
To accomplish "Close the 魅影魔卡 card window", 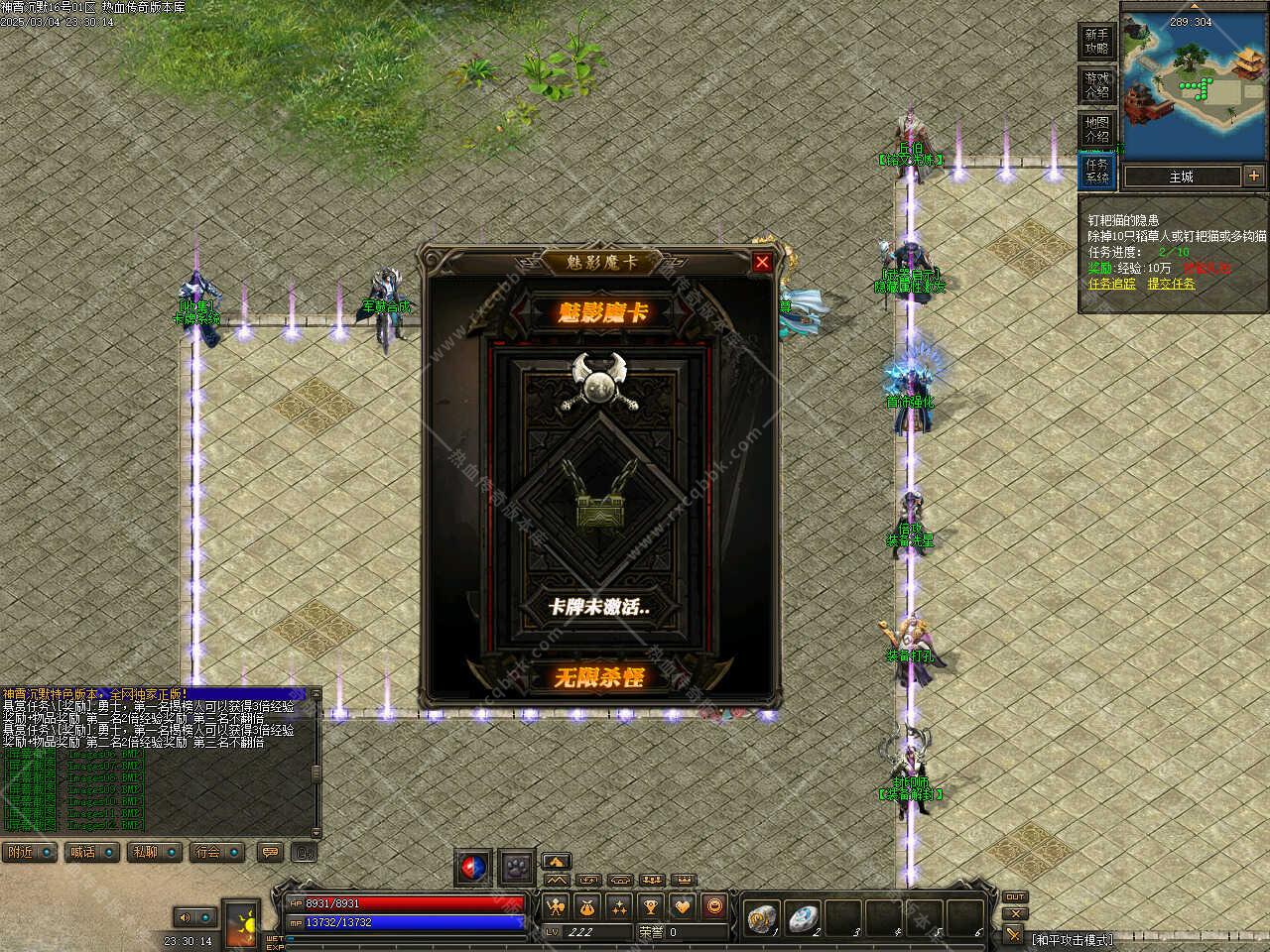I will (762, 262).
